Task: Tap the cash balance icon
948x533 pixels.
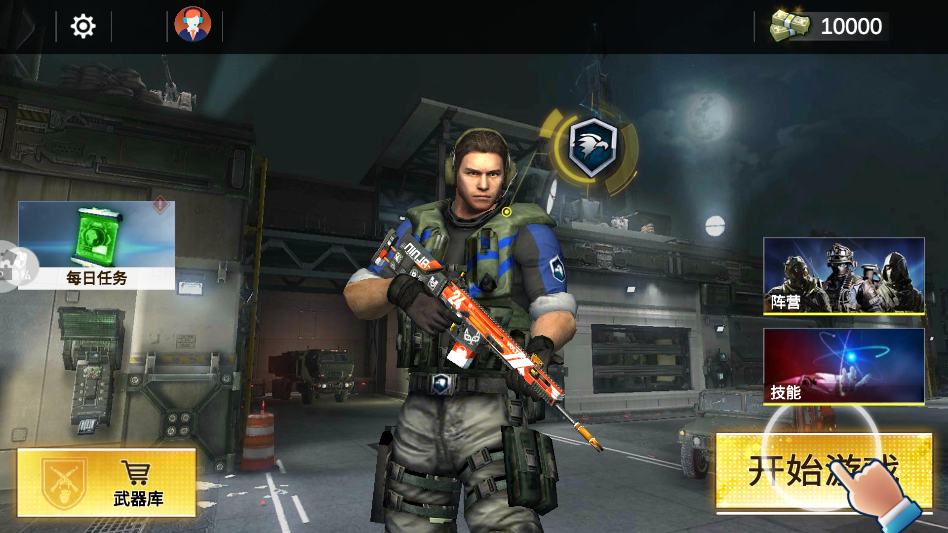Action: coord(790,26)
